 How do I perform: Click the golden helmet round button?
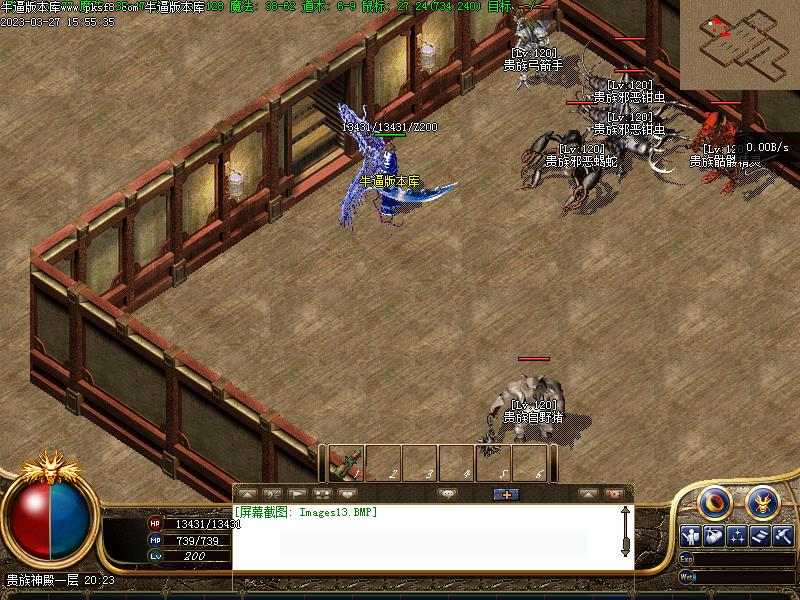[762, 501]
